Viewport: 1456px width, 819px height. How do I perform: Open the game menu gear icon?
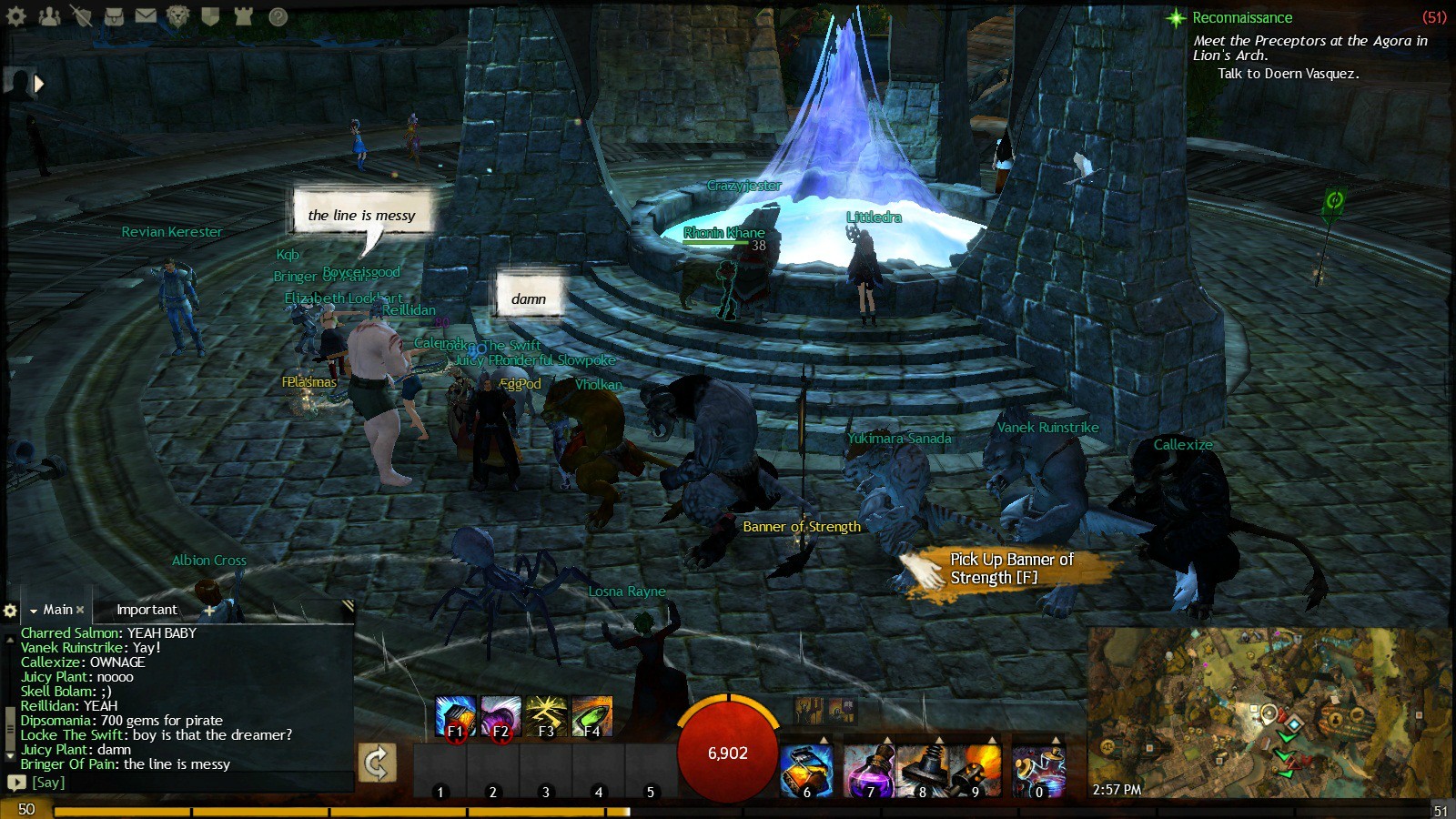coord(16,15)
